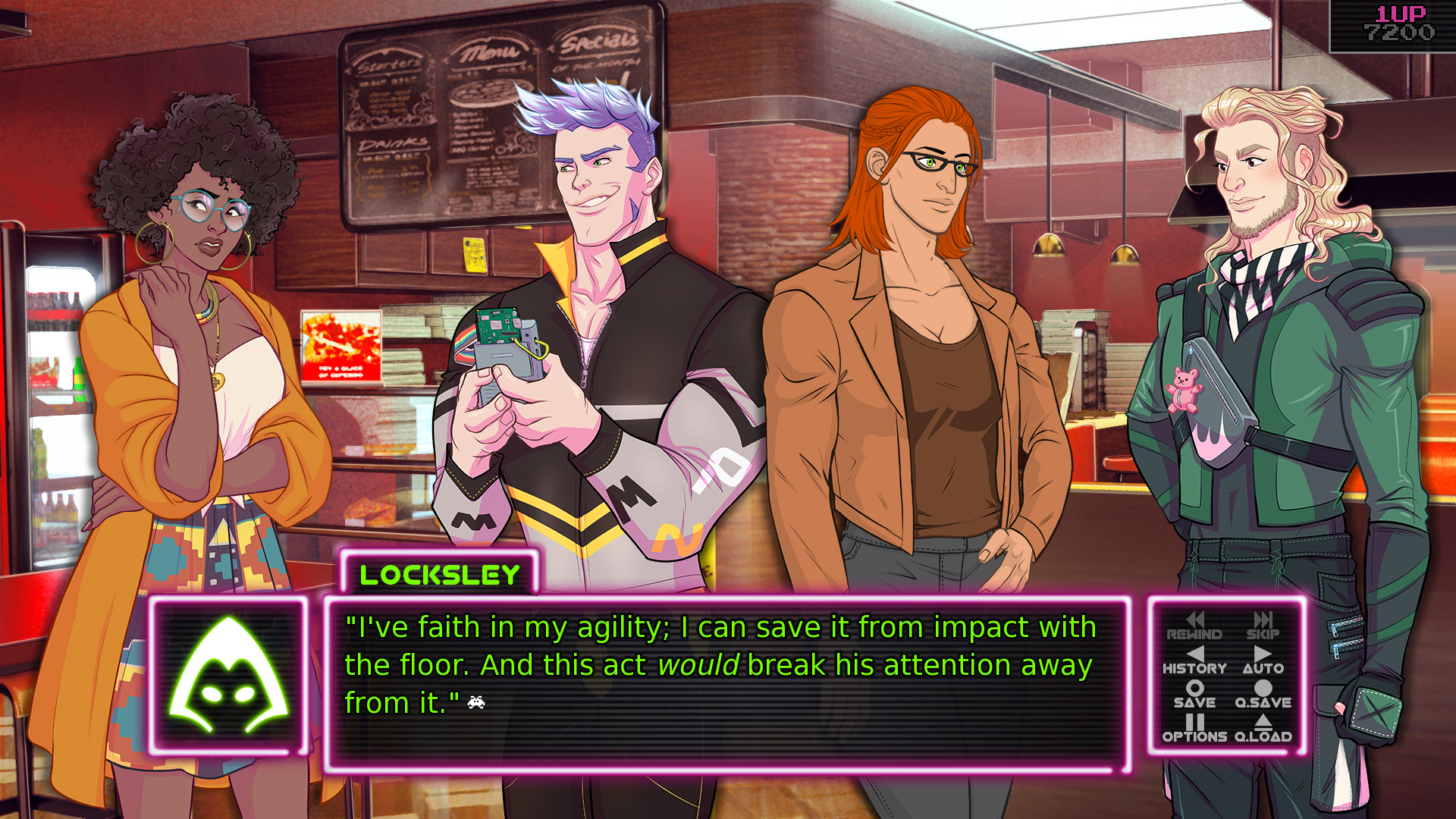Click the HISTORY back-triangle icon
Image resolution: width=1456 pixels, height=819 pixels.
pyautogui.click(x=1196, y=654)
